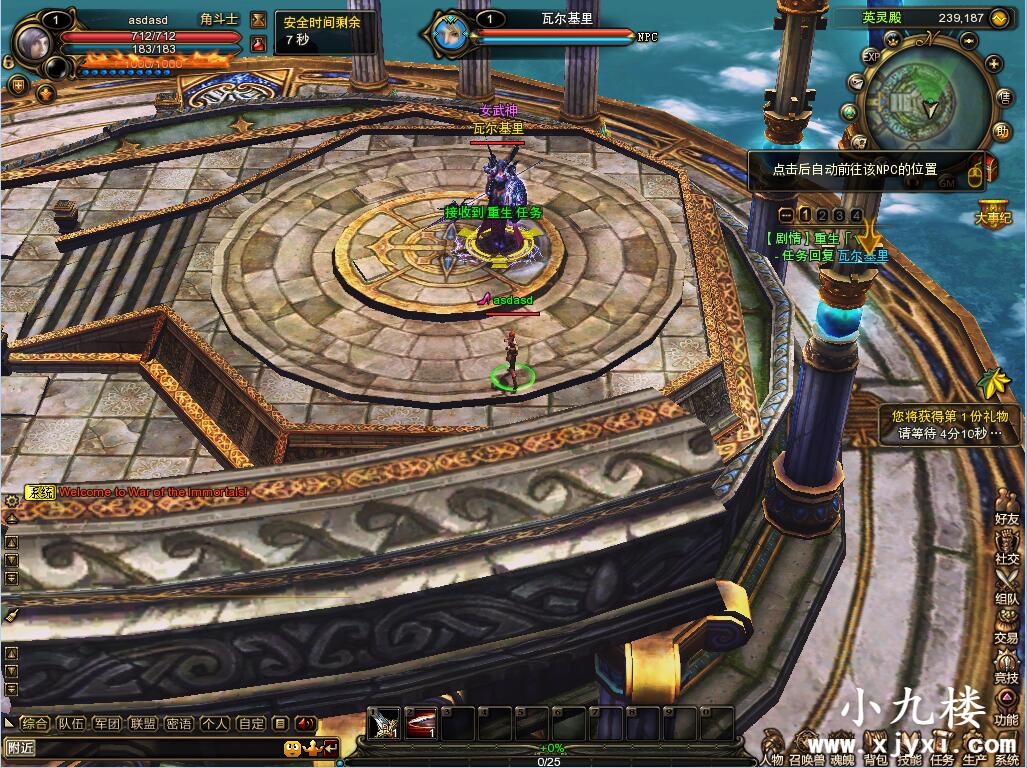The height and width of the screenshot is (768, 1027).
Task: Open the 好友 friends panel
Action: pyautogui.click(x=1006, y=508)
